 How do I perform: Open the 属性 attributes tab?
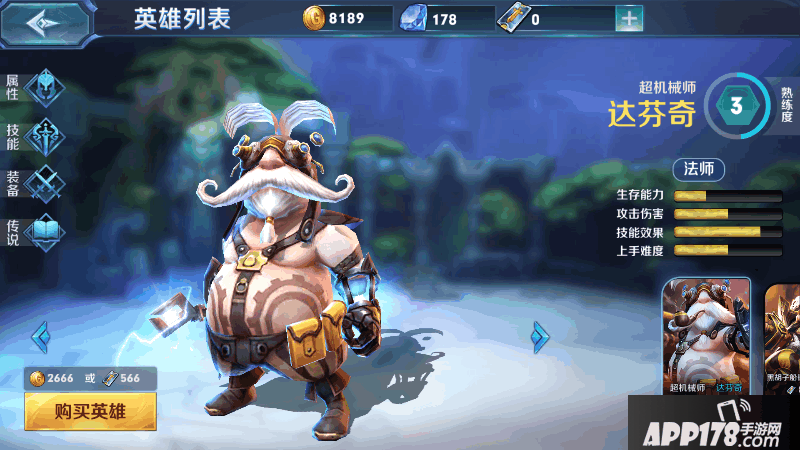[x=42, y=86]
